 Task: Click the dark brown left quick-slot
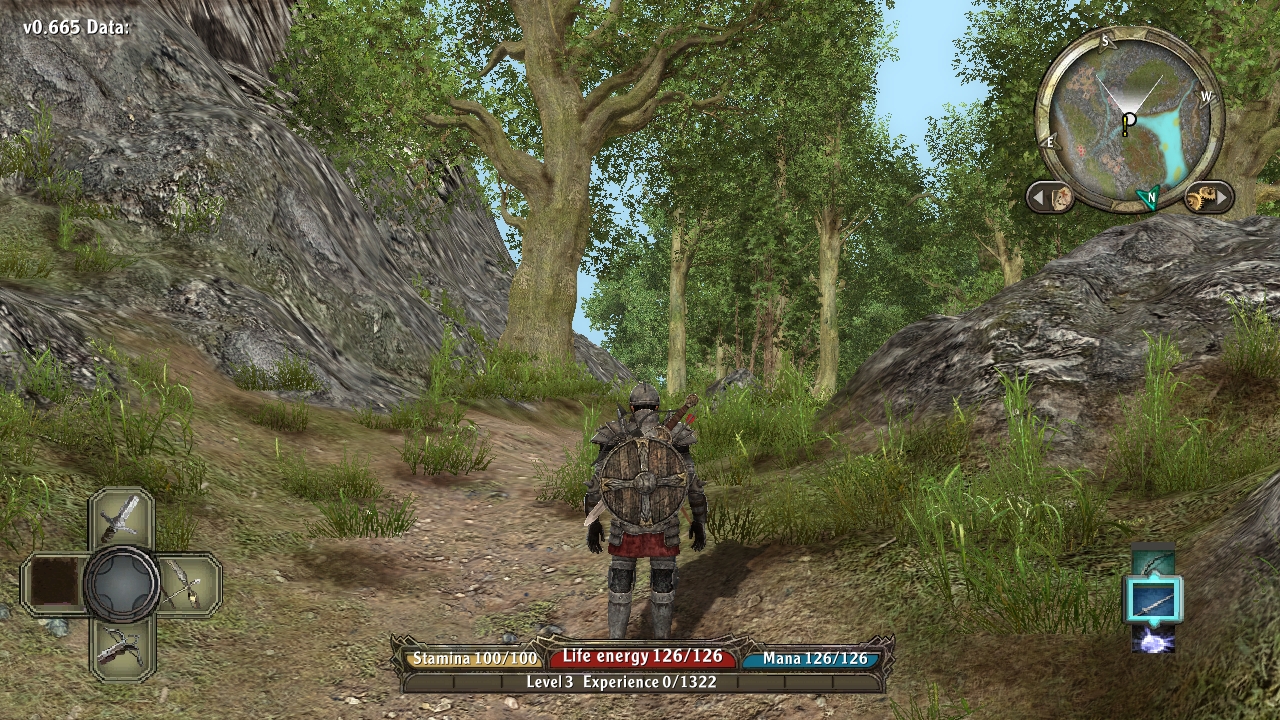[54, 583]
